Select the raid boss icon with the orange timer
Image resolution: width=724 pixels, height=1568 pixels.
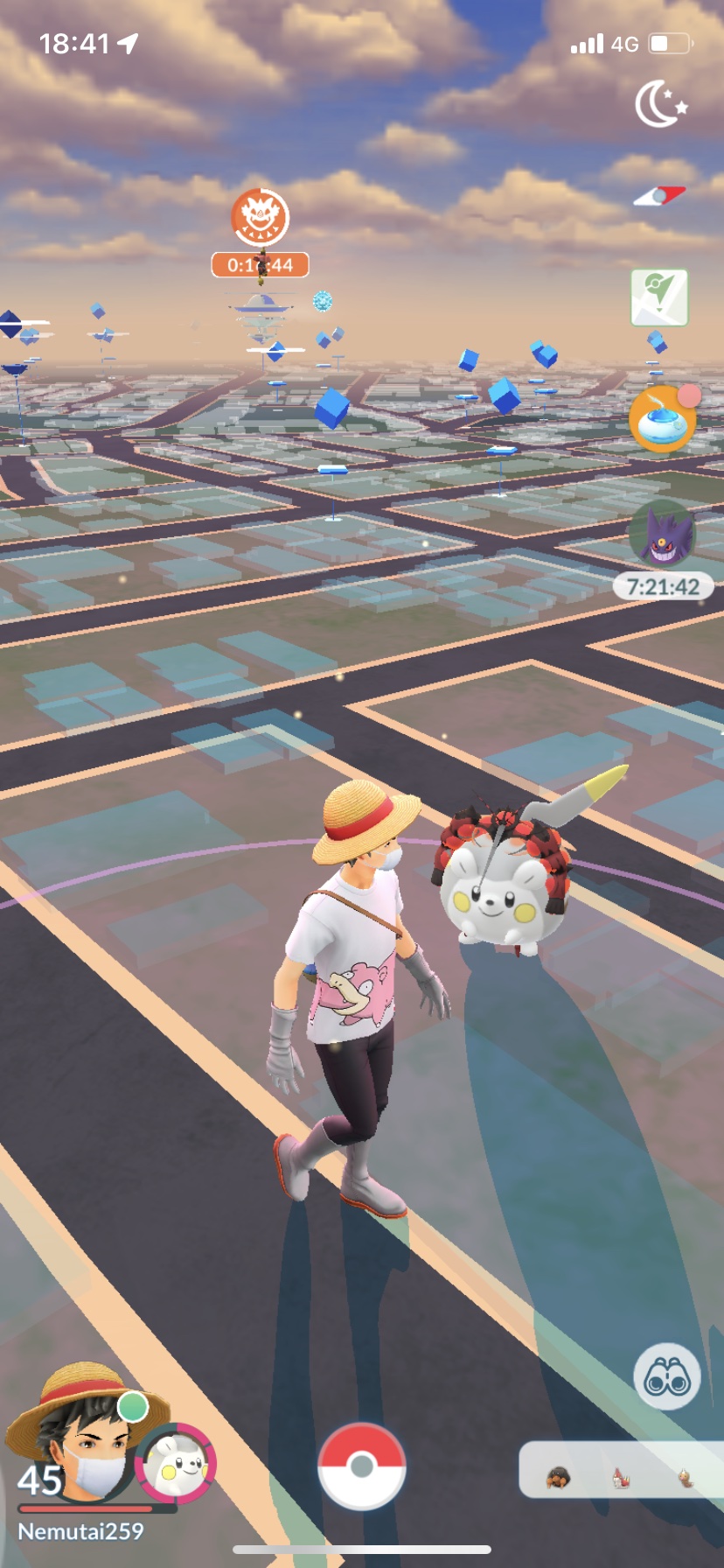[x=261, y=218]
